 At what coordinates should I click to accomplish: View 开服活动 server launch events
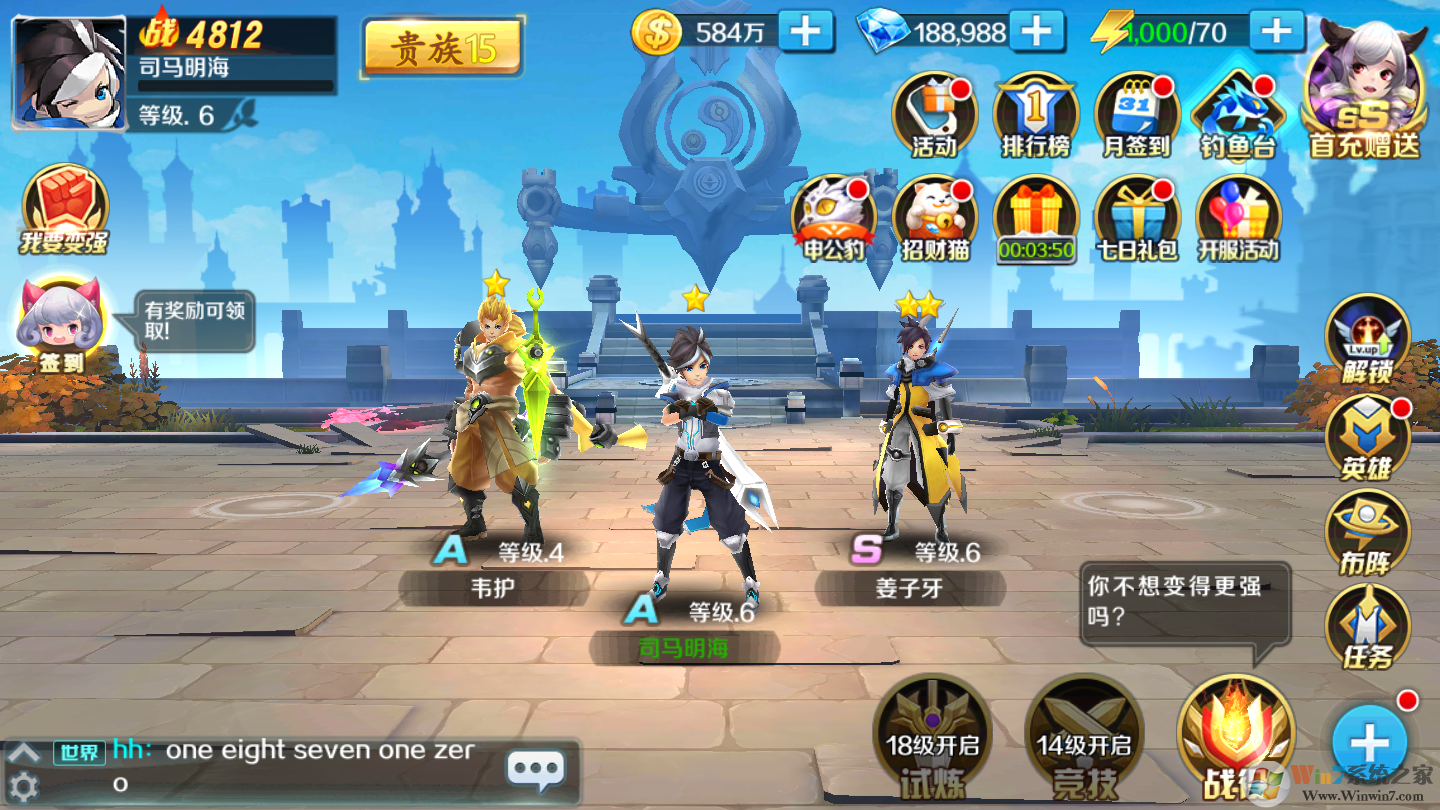pos(1239,219)
